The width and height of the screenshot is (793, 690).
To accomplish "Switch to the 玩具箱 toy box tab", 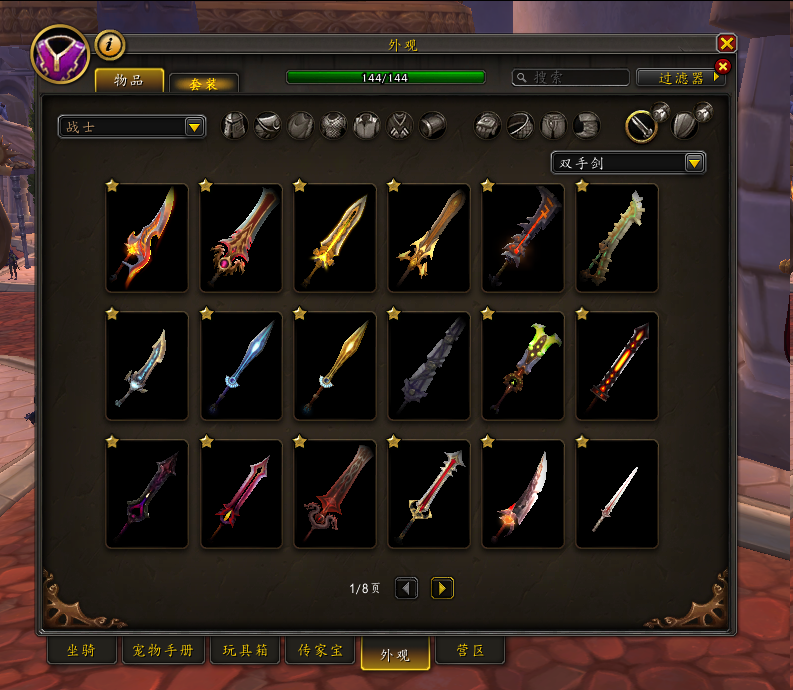I will point(244,651).
